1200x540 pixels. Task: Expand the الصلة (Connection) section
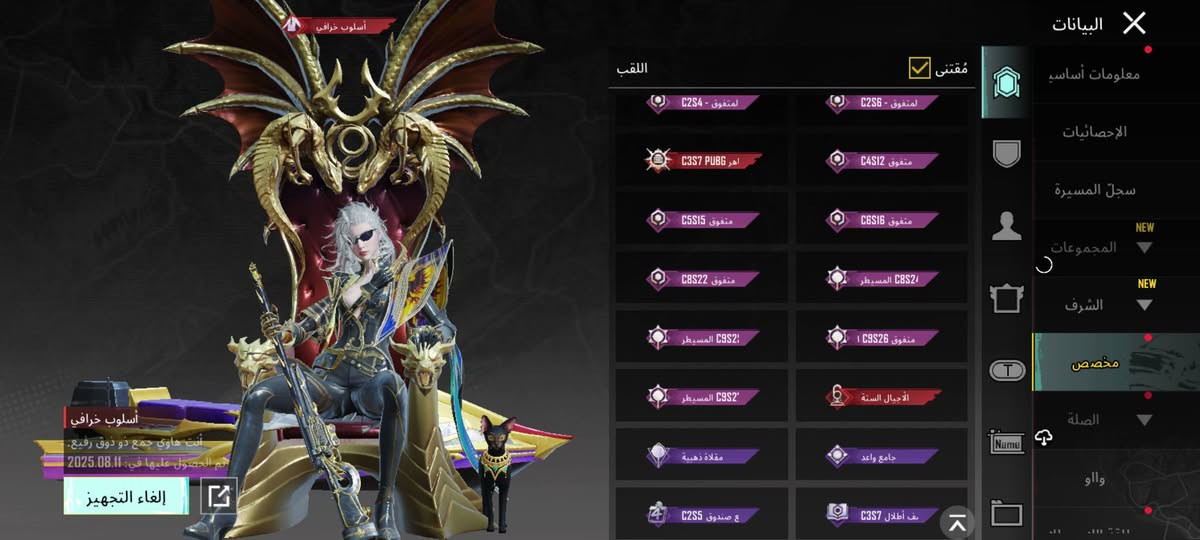[1100, 420]
